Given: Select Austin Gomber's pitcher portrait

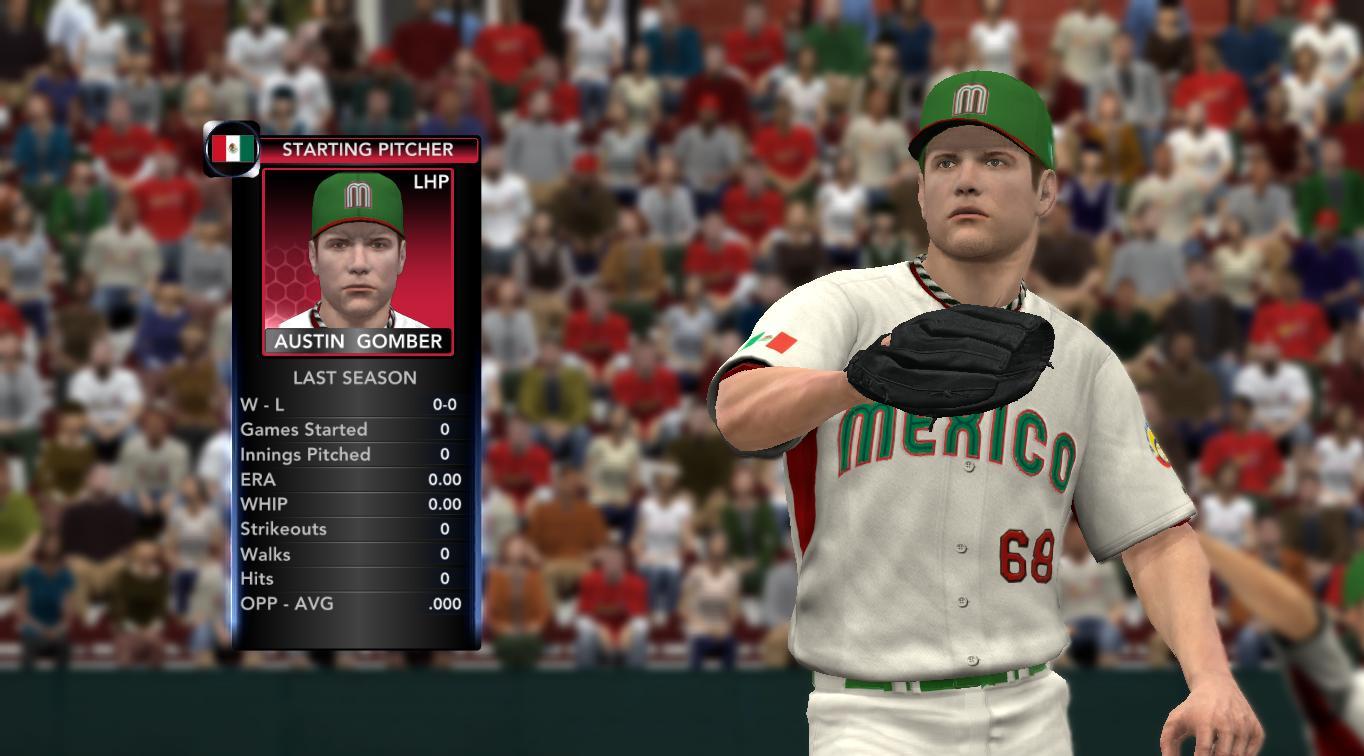Looking at the screenshot, I should pyautogui.click(x=357, y=250).
